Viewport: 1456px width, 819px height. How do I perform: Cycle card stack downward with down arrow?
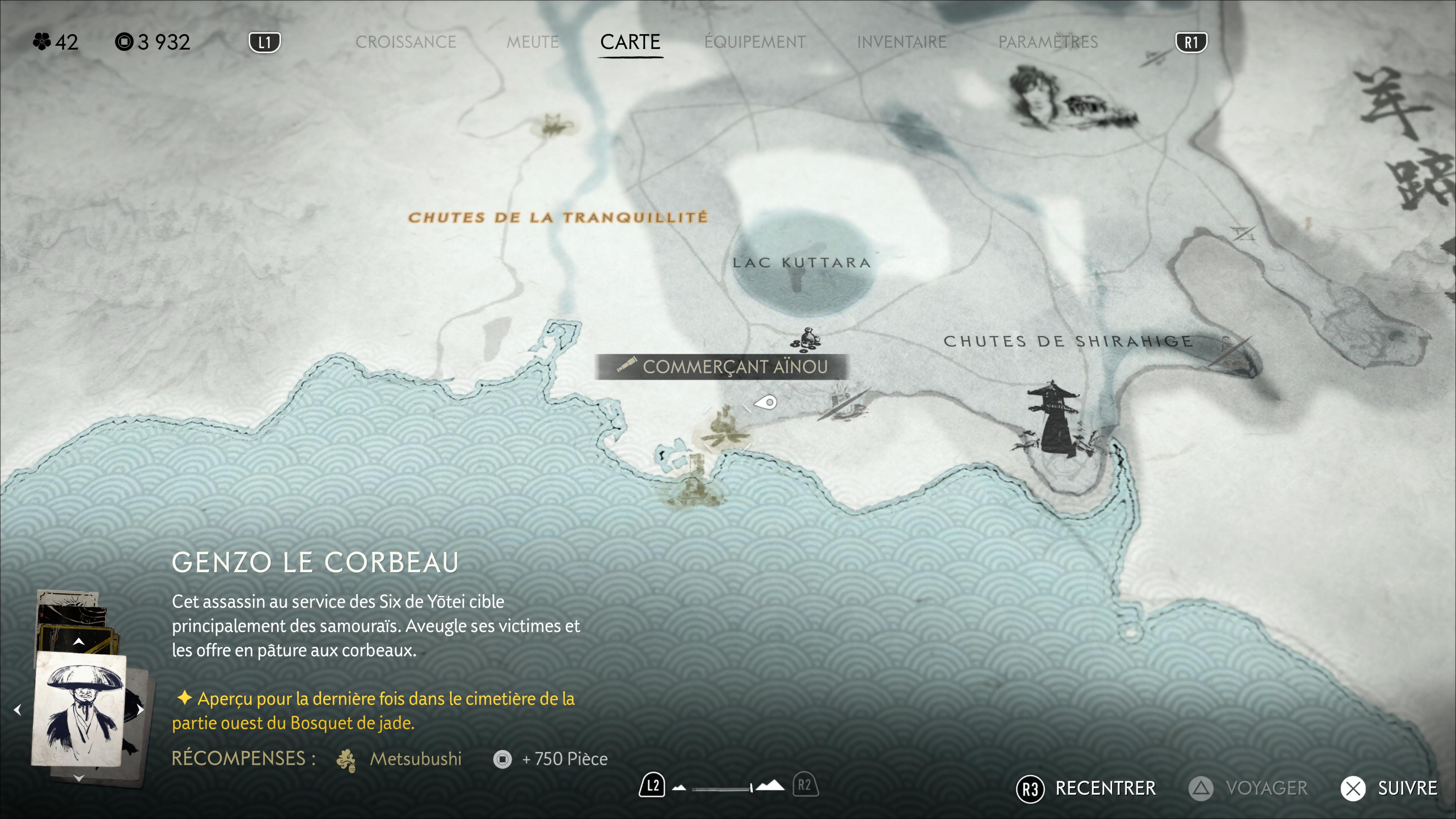(78, 778)
